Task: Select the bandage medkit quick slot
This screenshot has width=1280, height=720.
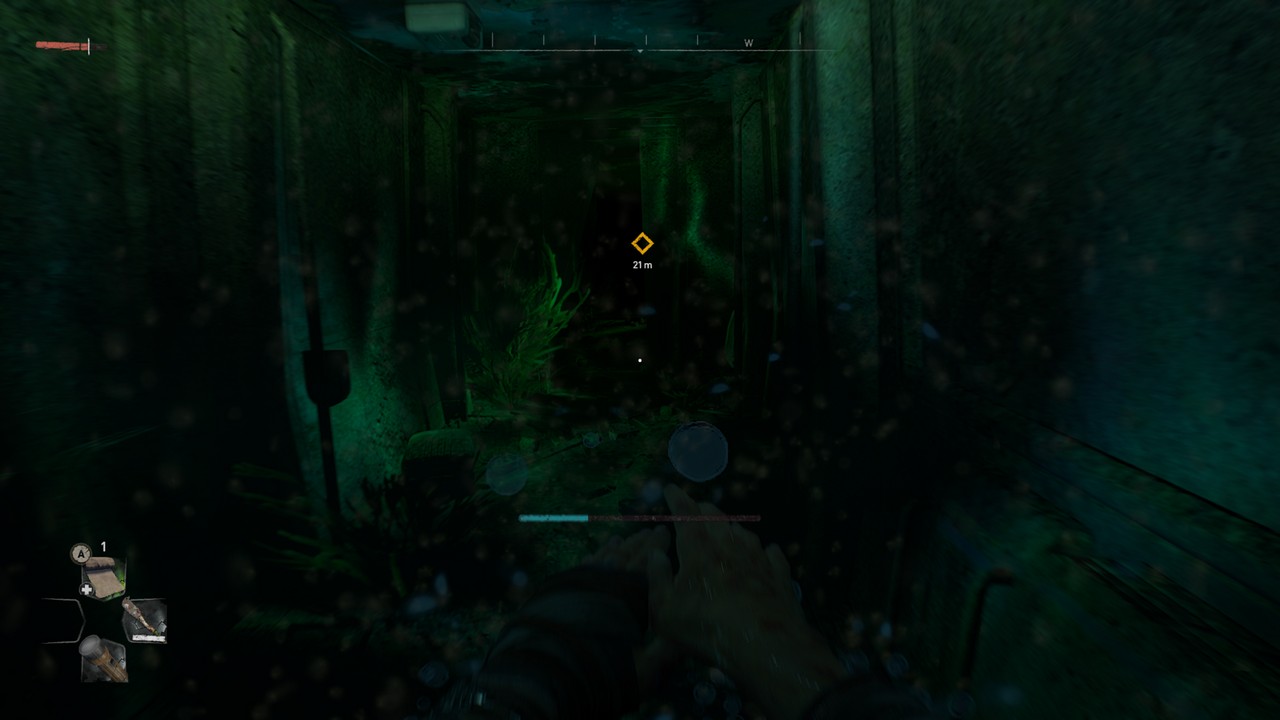Action: (103, 577)
